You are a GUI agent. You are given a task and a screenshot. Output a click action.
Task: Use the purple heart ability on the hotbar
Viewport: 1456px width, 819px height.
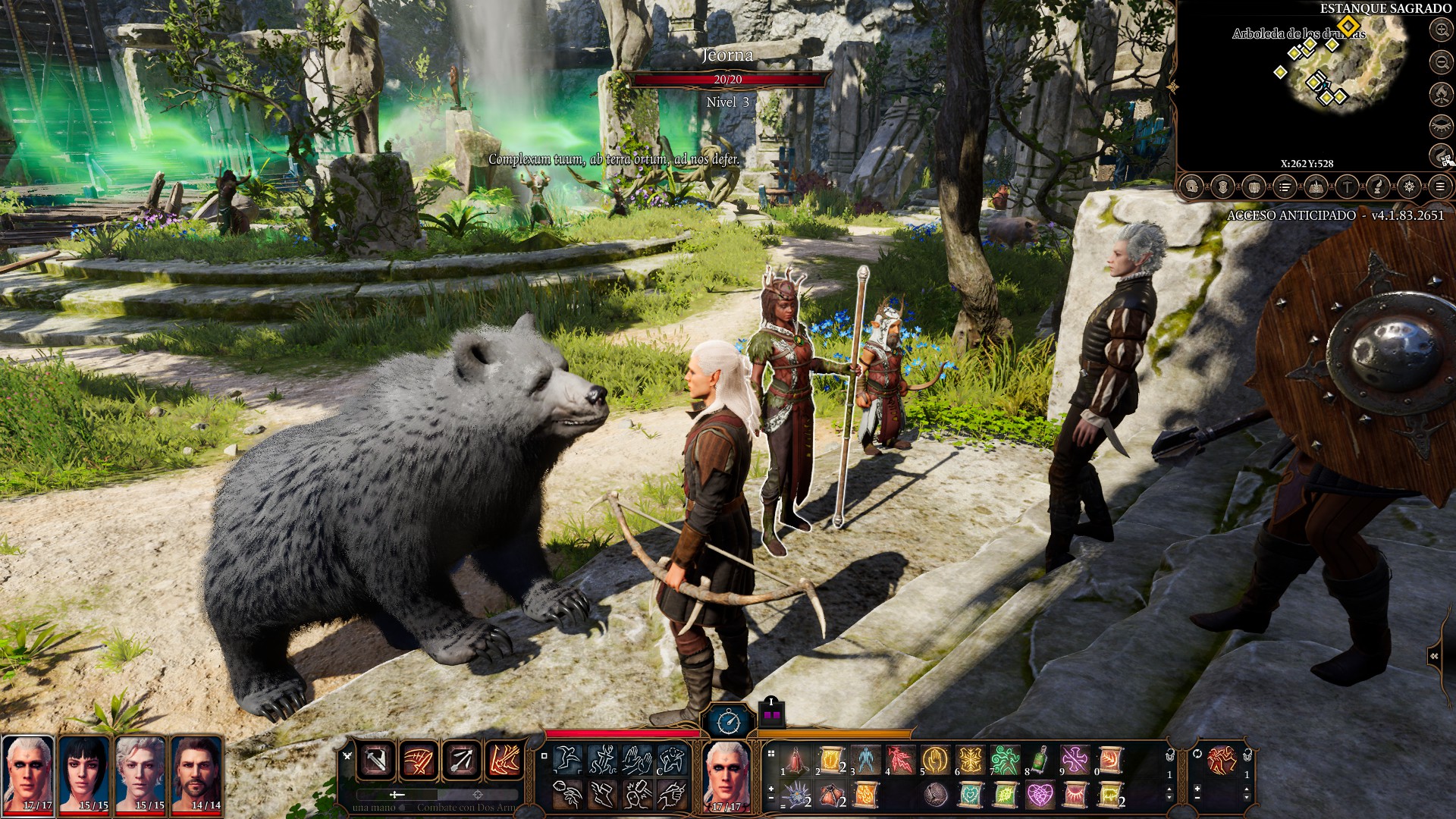click(1040, 795)
